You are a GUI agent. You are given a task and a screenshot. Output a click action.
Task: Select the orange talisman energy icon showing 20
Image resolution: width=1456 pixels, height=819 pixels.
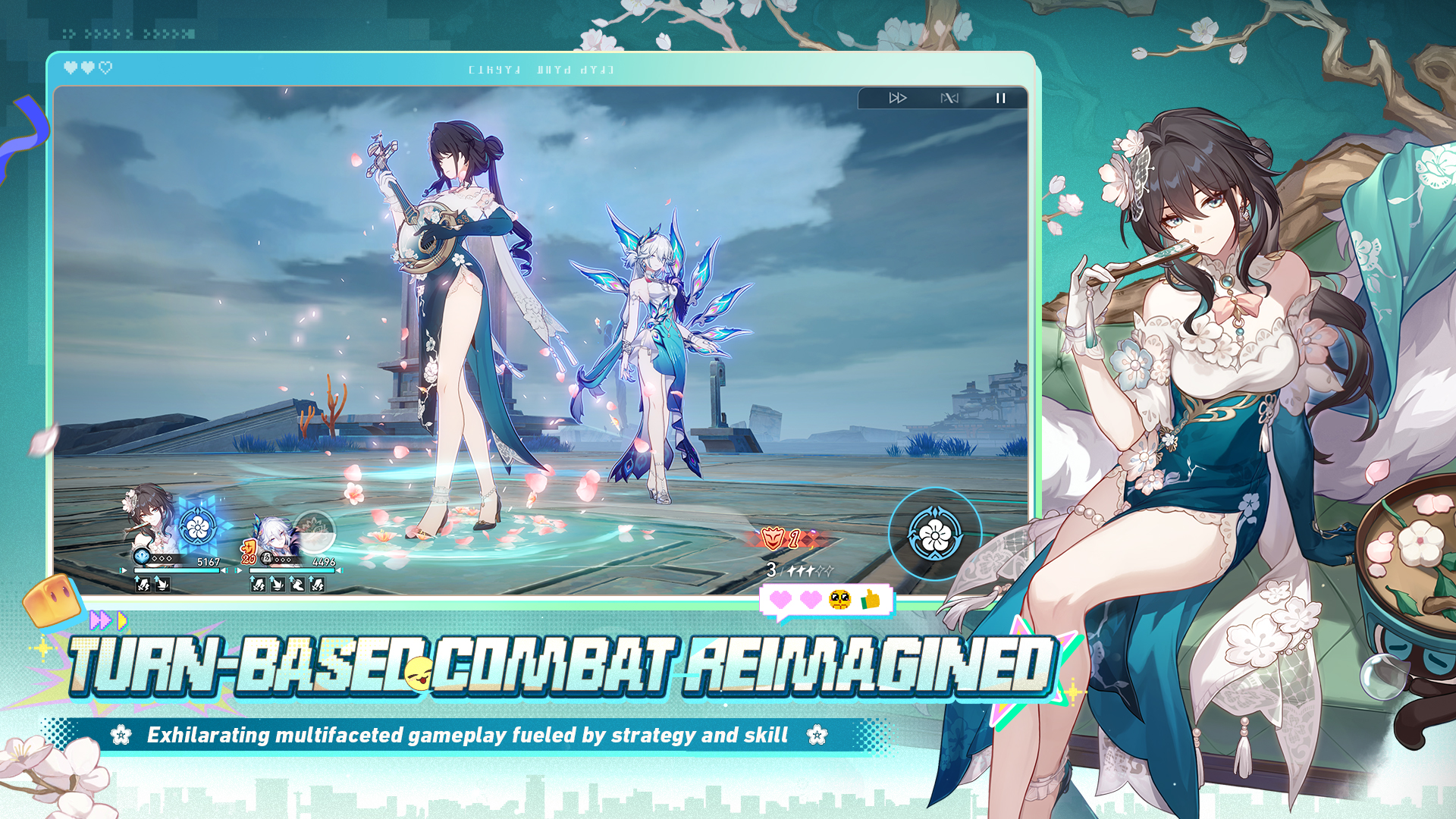pos(248,551)
